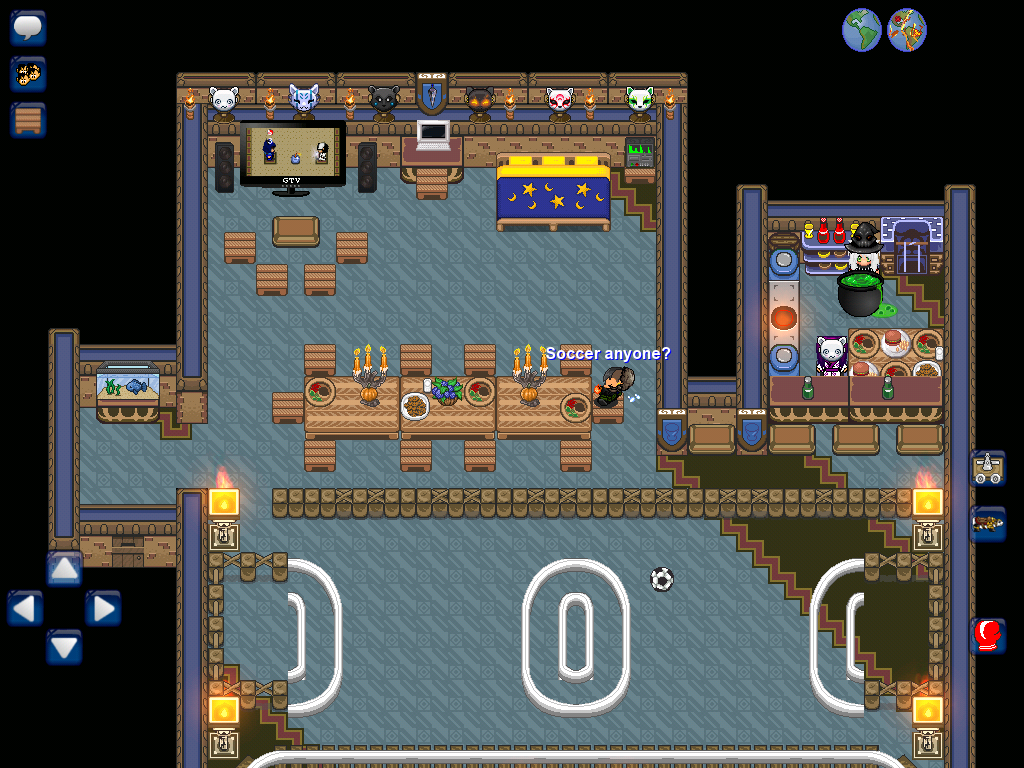Select the saddled tiger mount button
The image size is (1024, 768).
988,523
